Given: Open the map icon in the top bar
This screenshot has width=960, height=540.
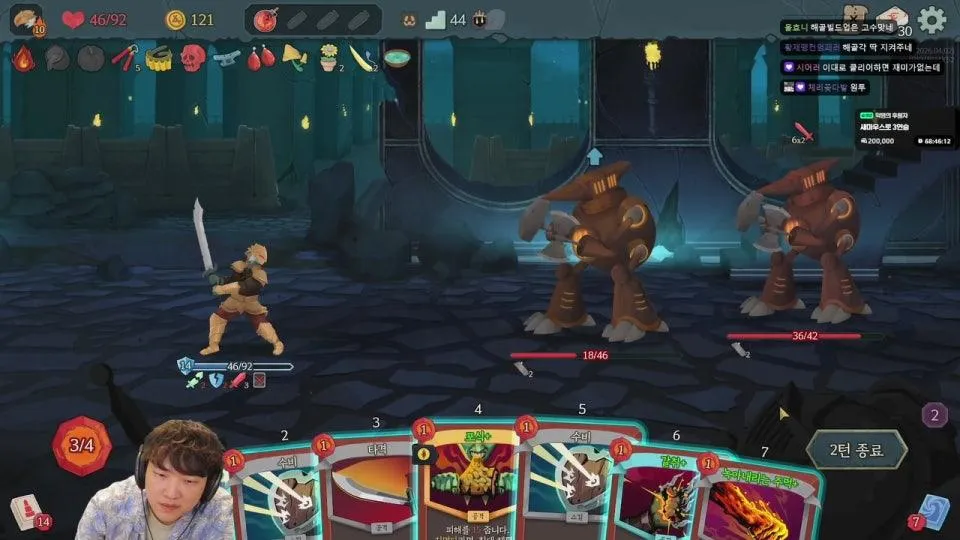Looking at the screenshot, I should pyautogui.click(x=857, y=15).
